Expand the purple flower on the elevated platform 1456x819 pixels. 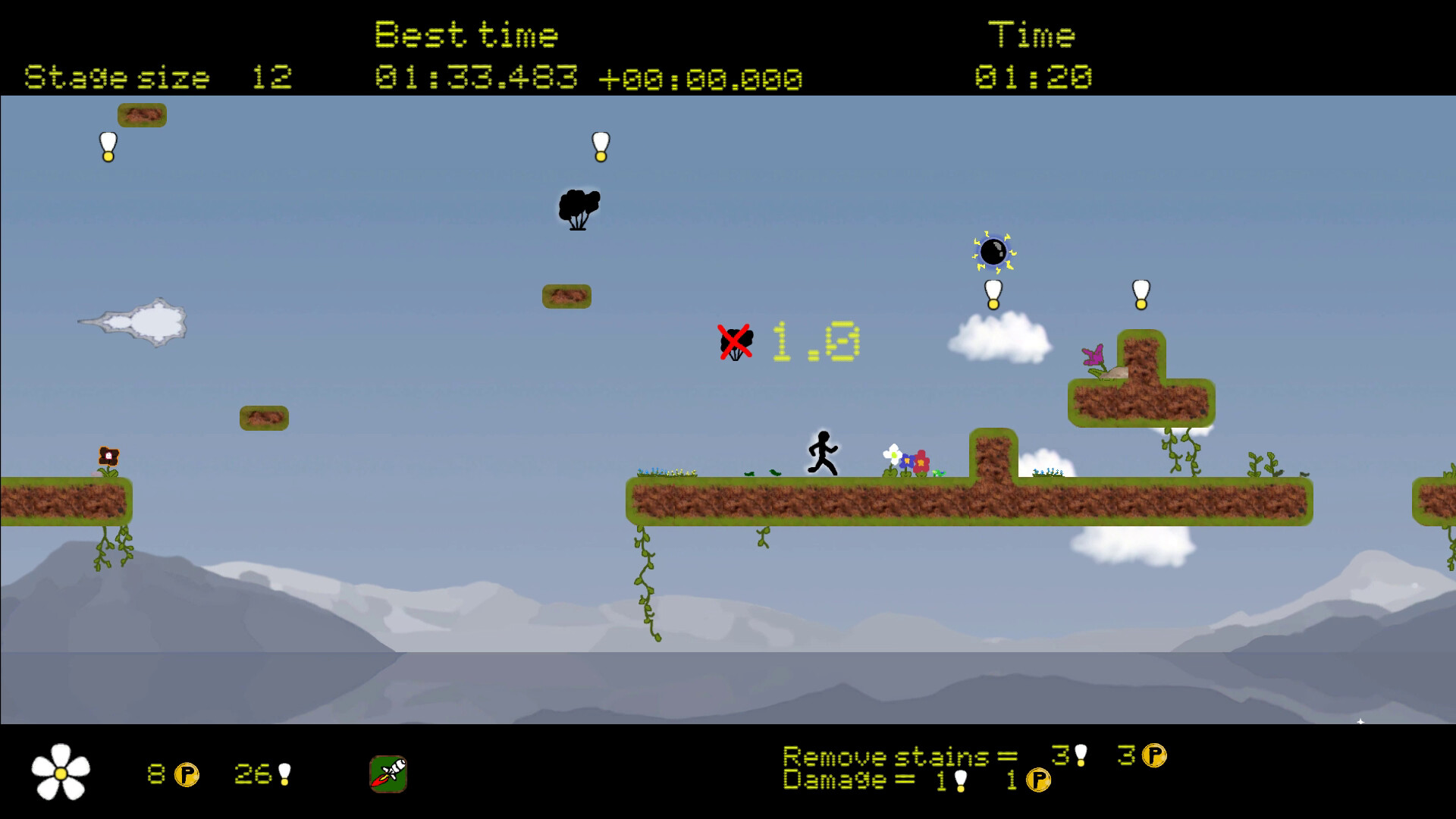[1093, 354]
